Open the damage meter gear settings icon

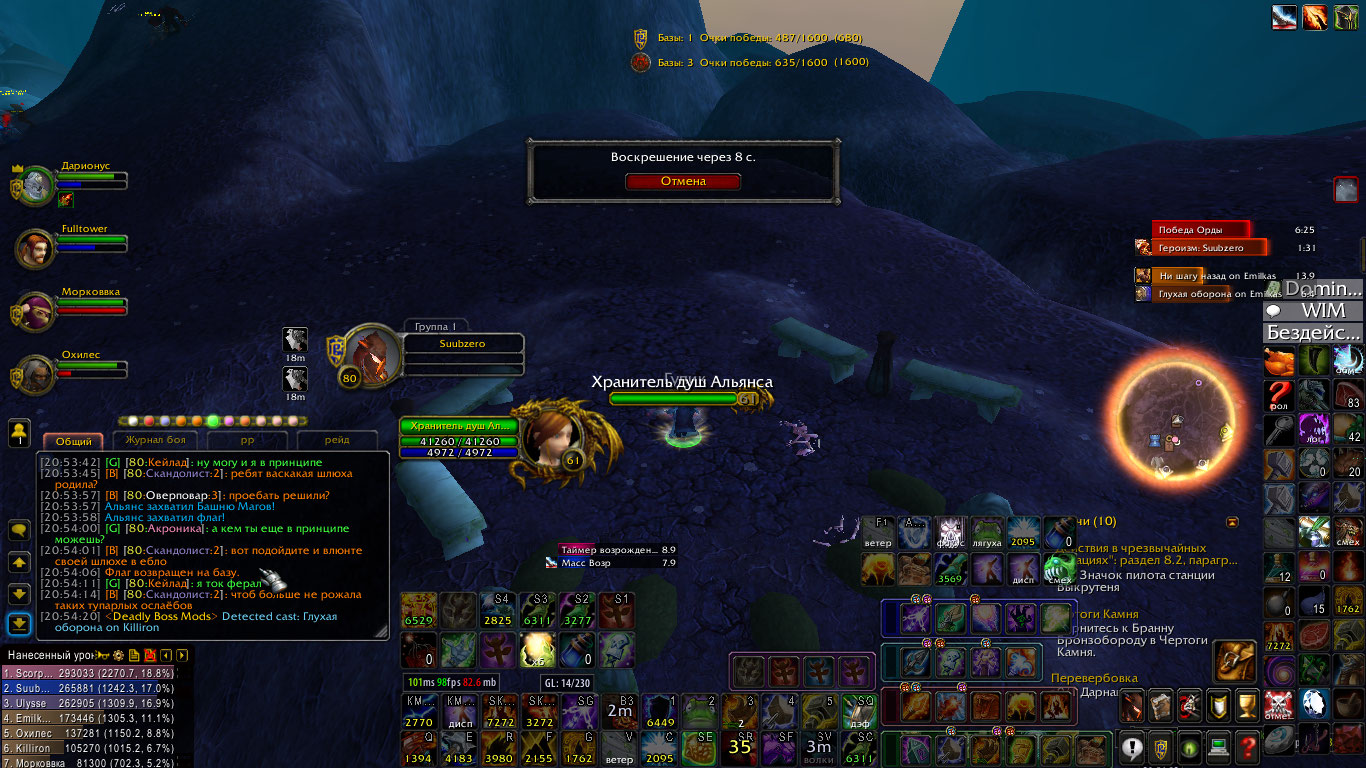tap(118, 655)
